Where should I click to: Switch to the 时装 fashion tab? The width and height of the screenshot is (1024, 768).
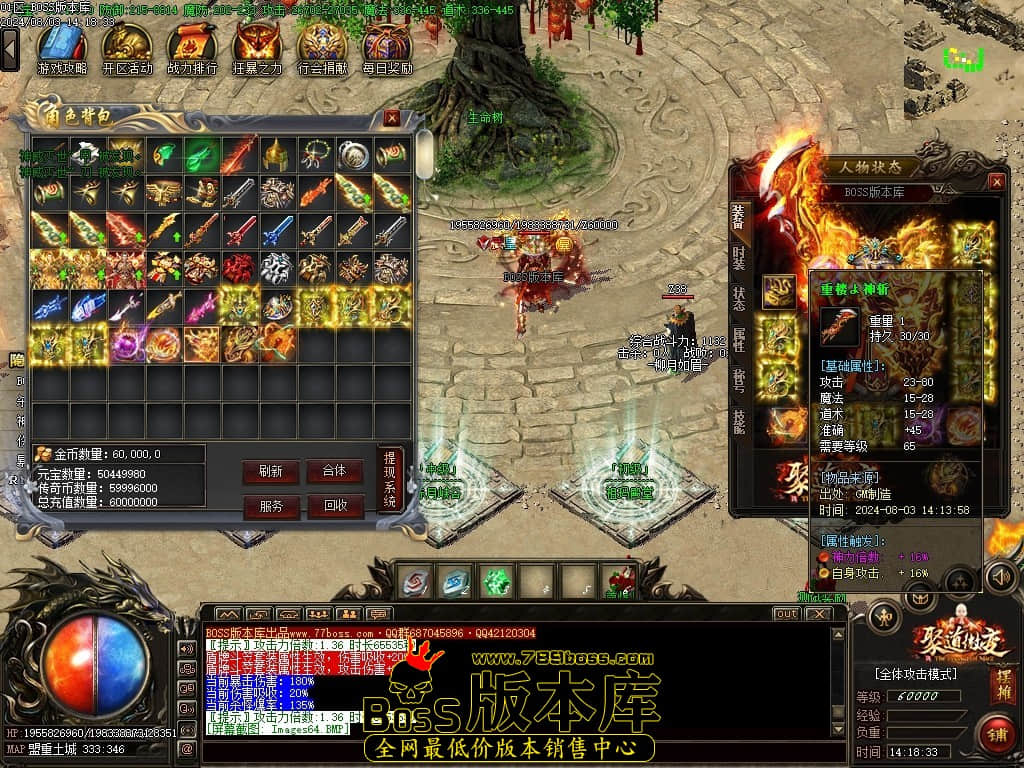pos(738,254)
